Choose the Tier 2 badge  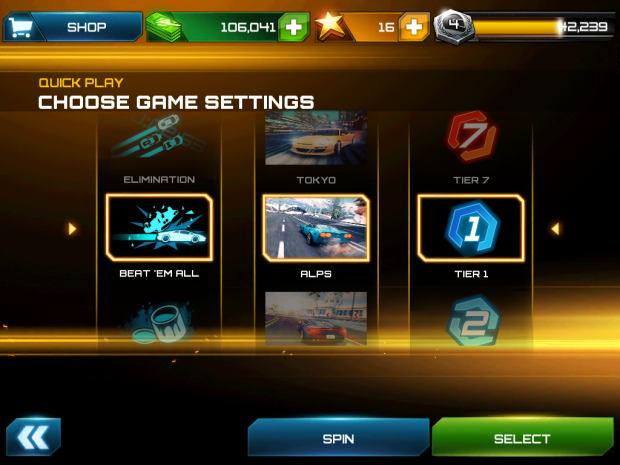(469, 322)
